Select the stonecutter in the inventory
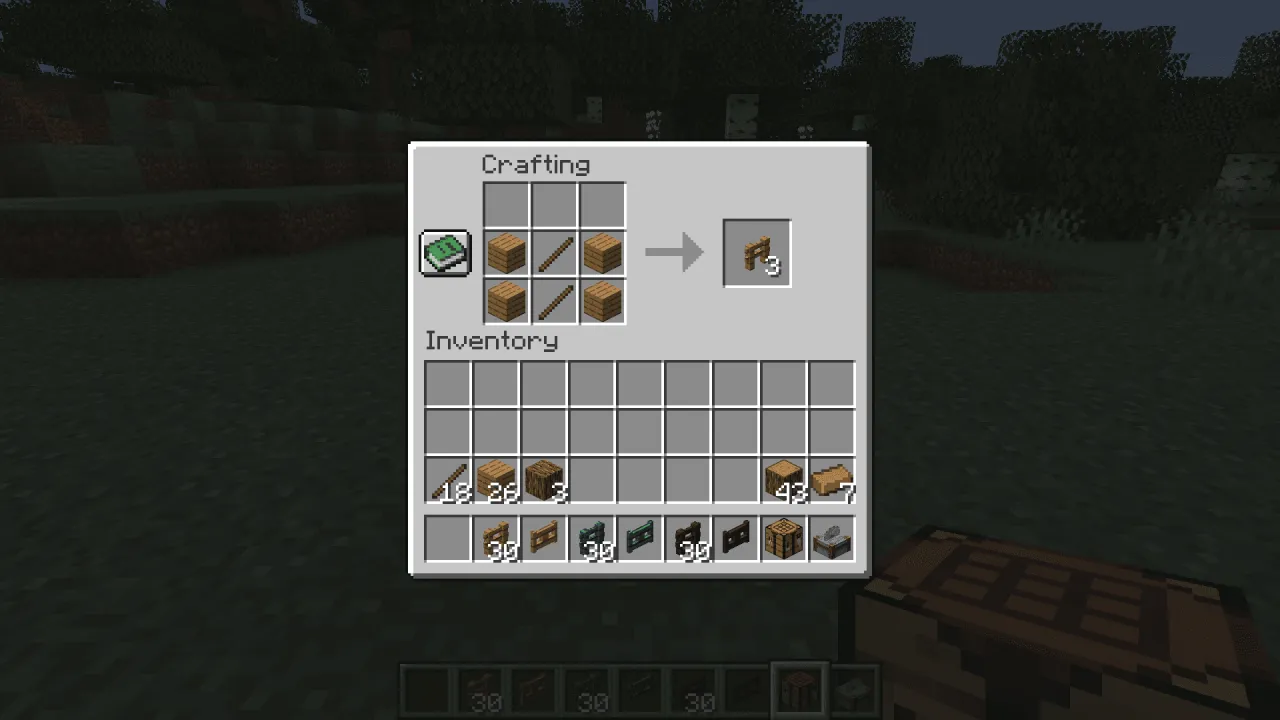Viewport: 1280px width, 720px height. (x=831, y=538)
